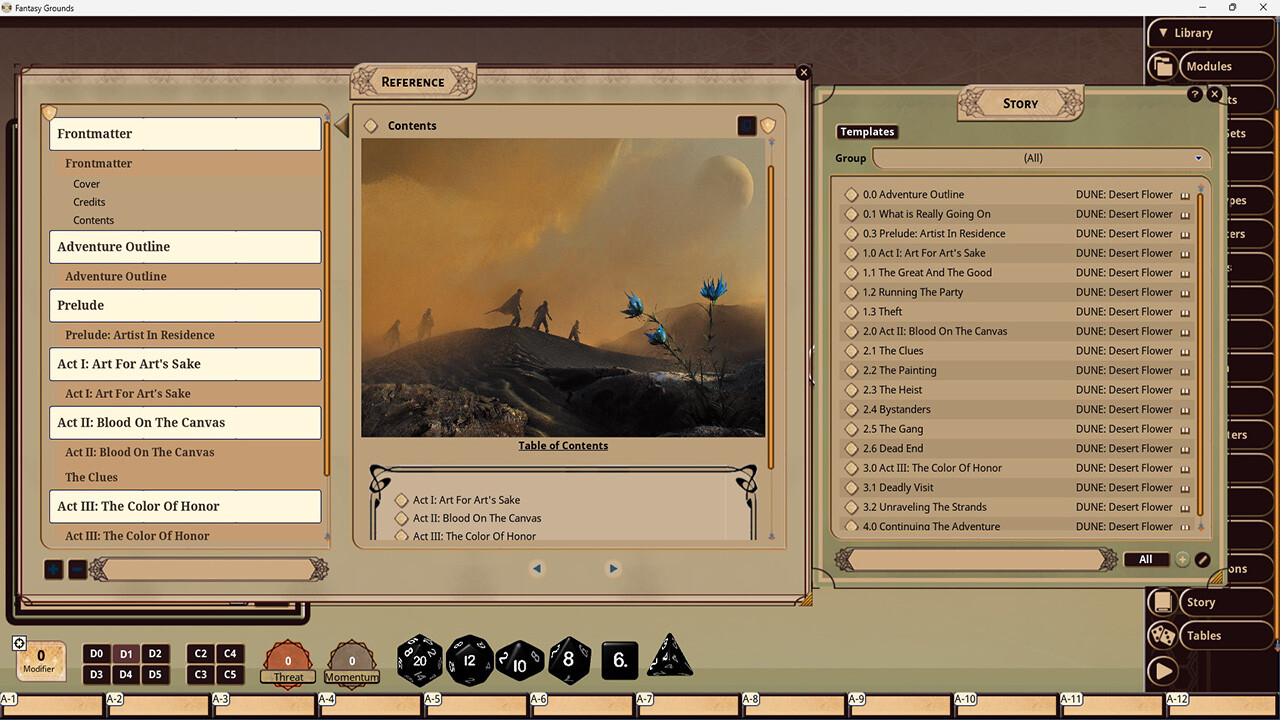Roll the d12 die
Viewport: 1280px width, 720px height.
coord(470,660)
